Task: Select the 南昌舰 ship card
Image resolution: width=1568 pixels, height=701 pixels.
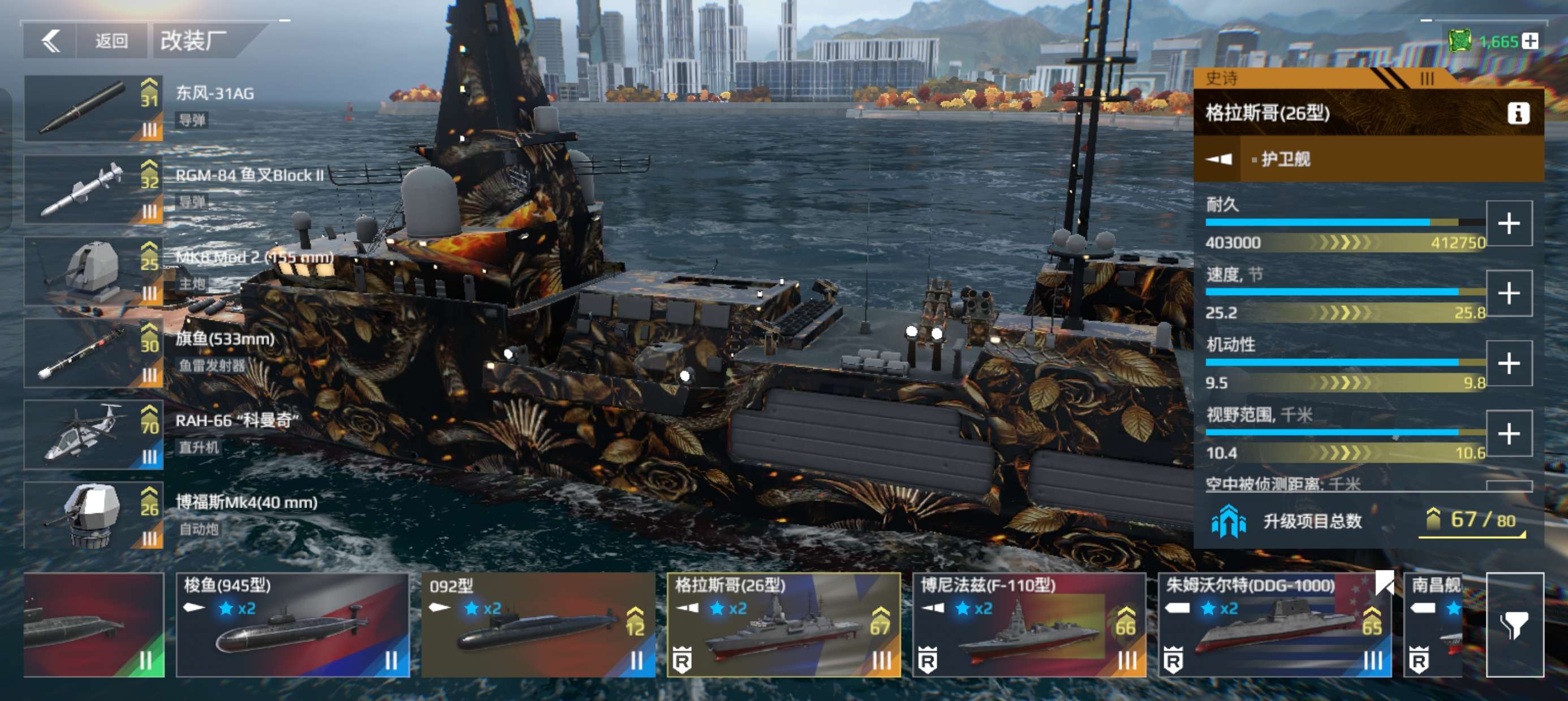Action: coord(1433,625)
